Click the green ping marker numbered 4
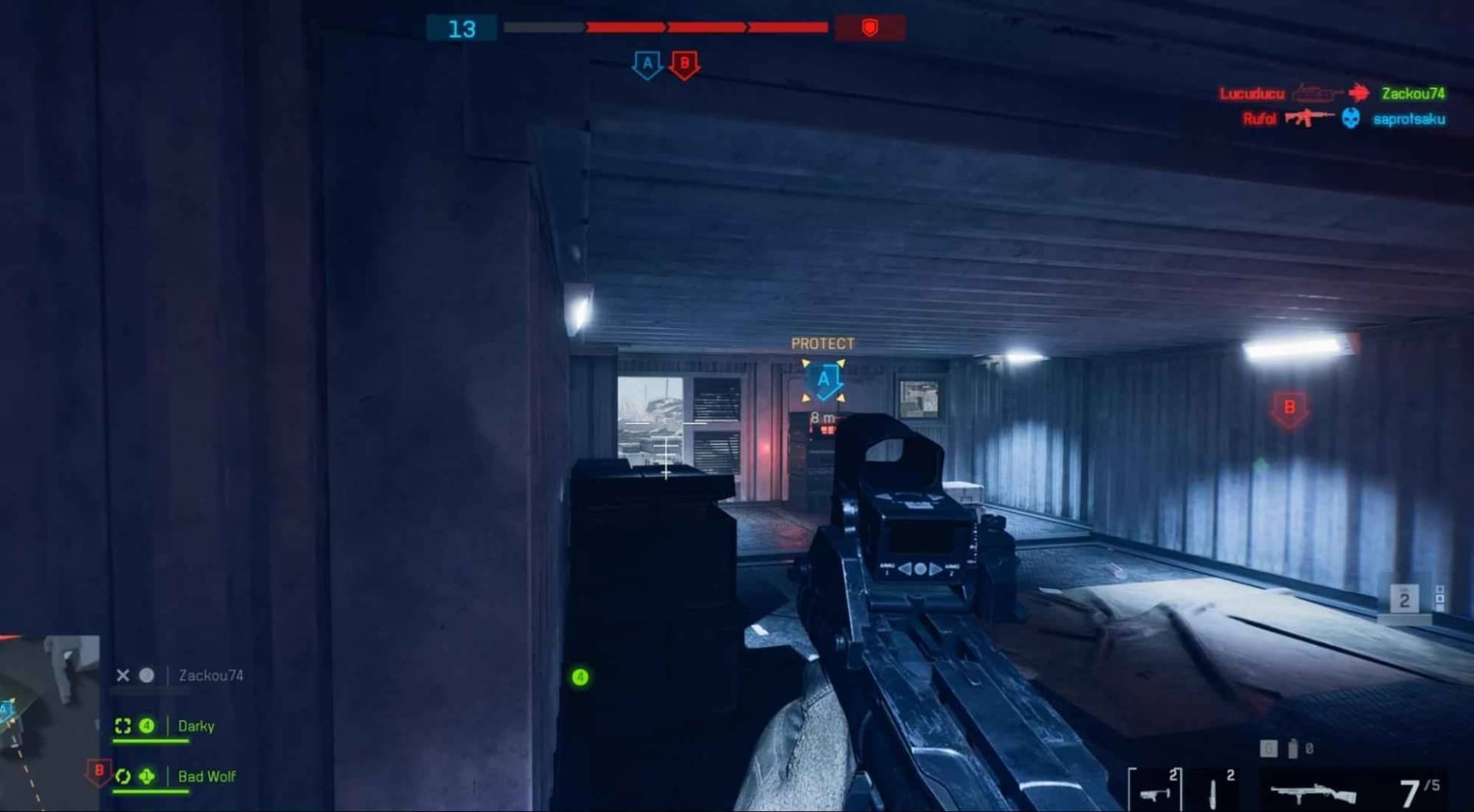This screenshot has height=812, width=1474. [579, 678]
